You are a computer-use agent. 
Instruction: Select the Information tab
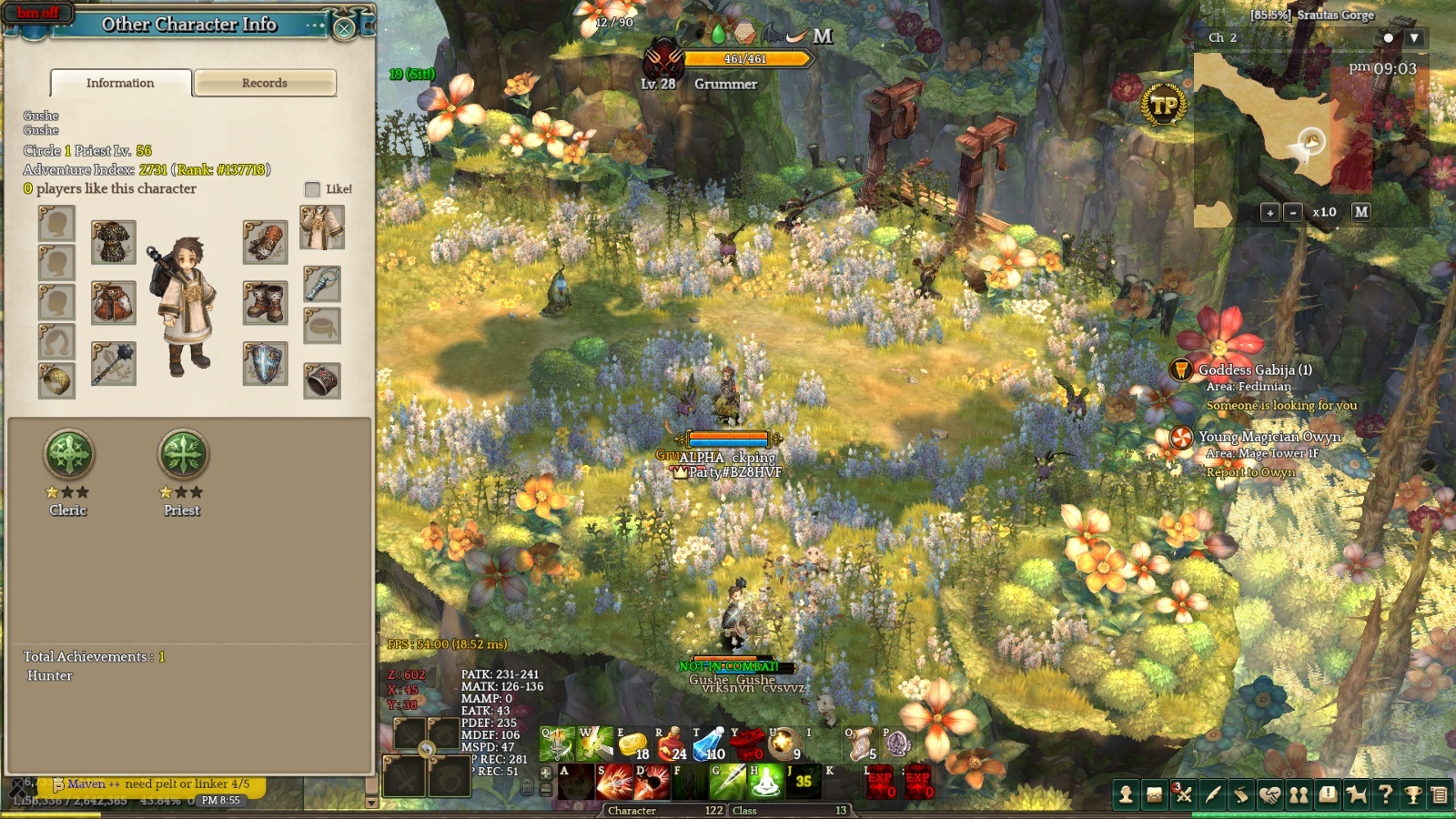[x=120, y=83]
